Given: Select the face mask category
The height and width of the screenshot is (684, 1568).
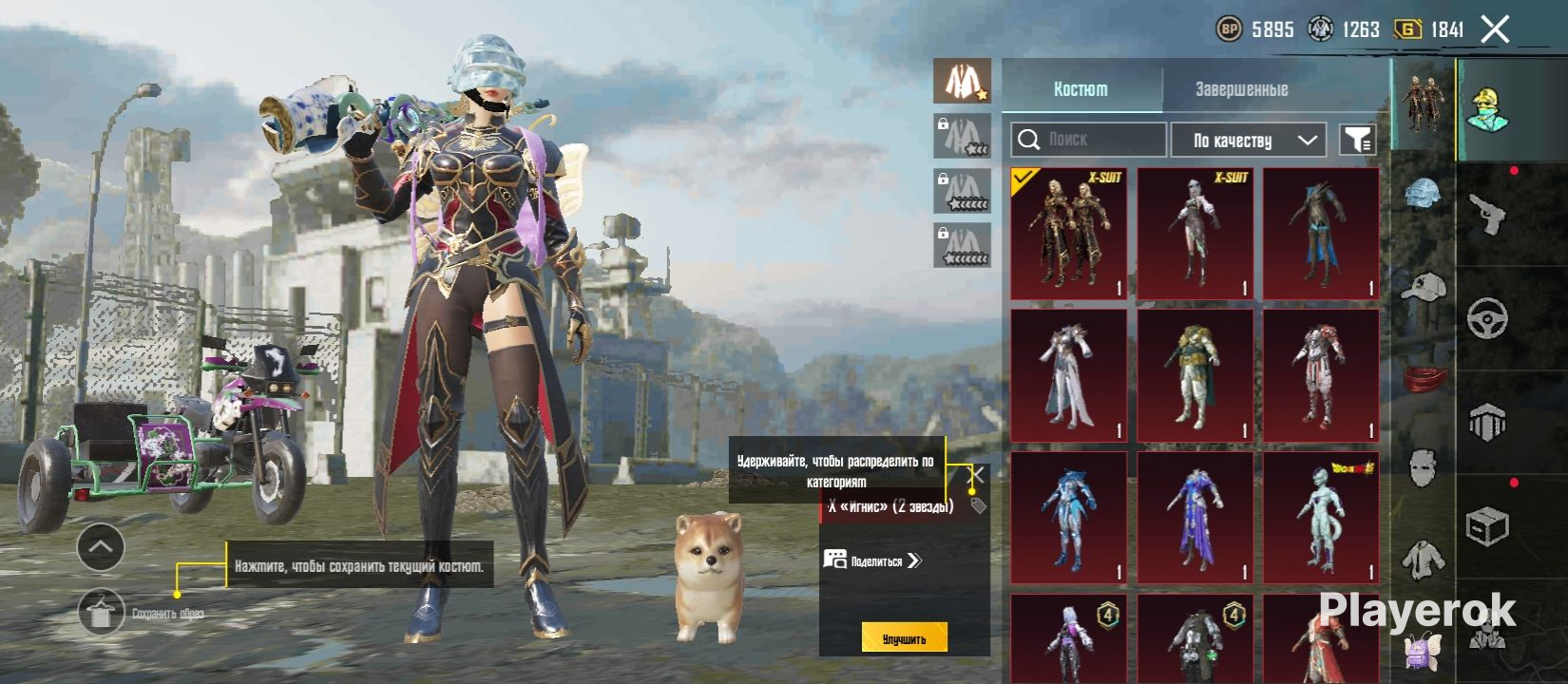Looking at the screenshot, I should 1424,467.
